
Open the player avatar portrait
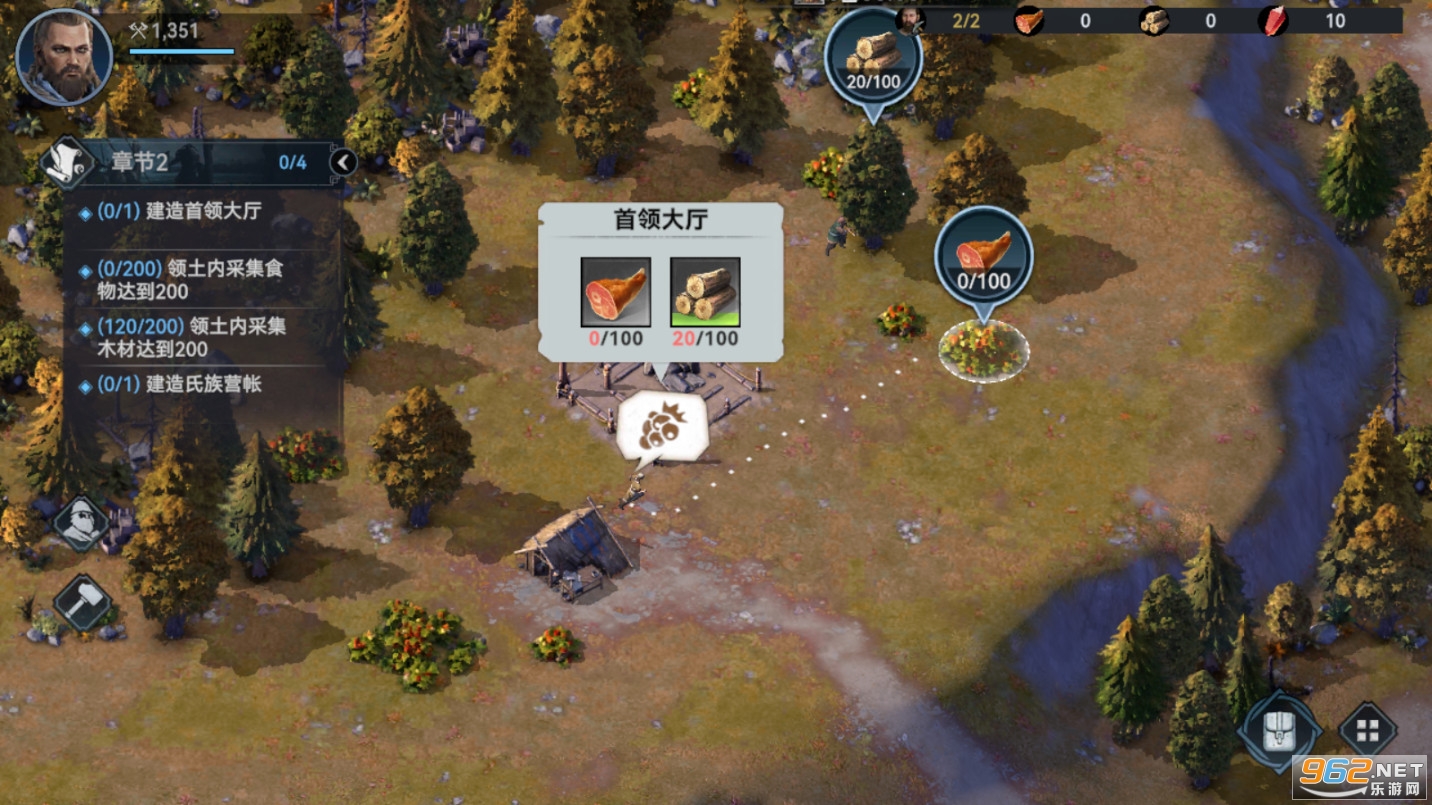click(x=64, y=56)
